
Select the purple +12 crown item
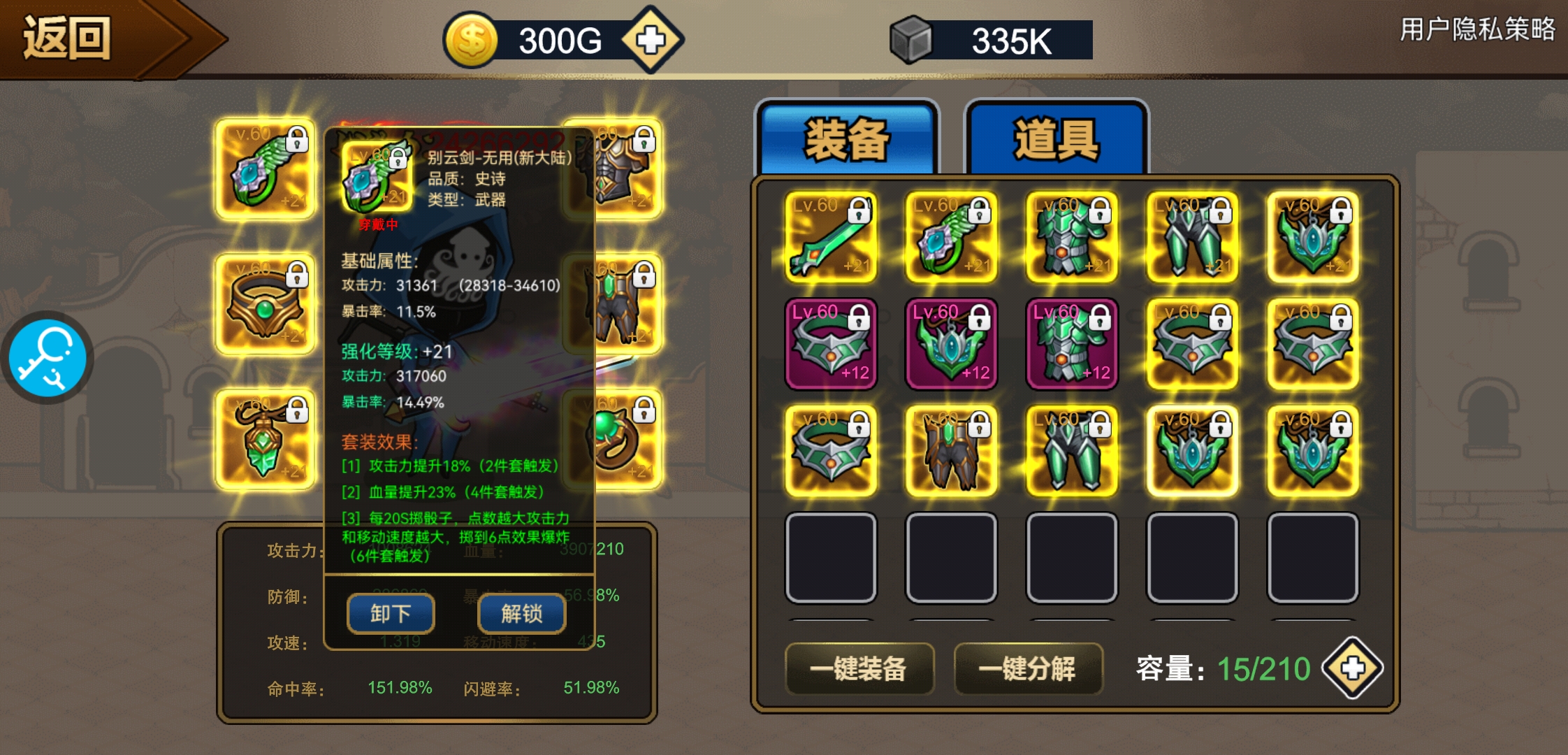coord(831,344)
